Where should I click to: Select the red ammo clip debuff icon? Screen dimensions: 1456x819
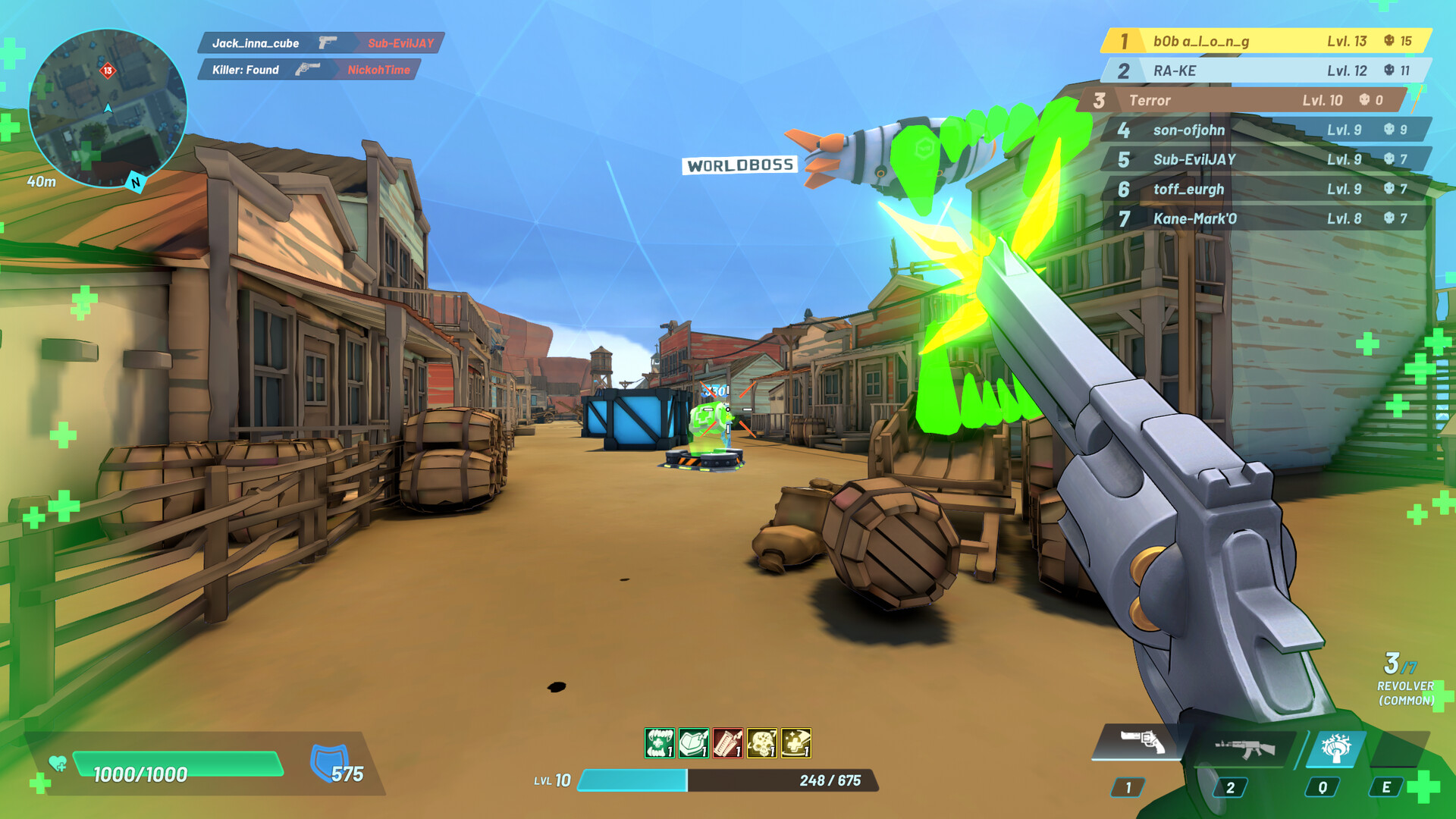[728, 743]
